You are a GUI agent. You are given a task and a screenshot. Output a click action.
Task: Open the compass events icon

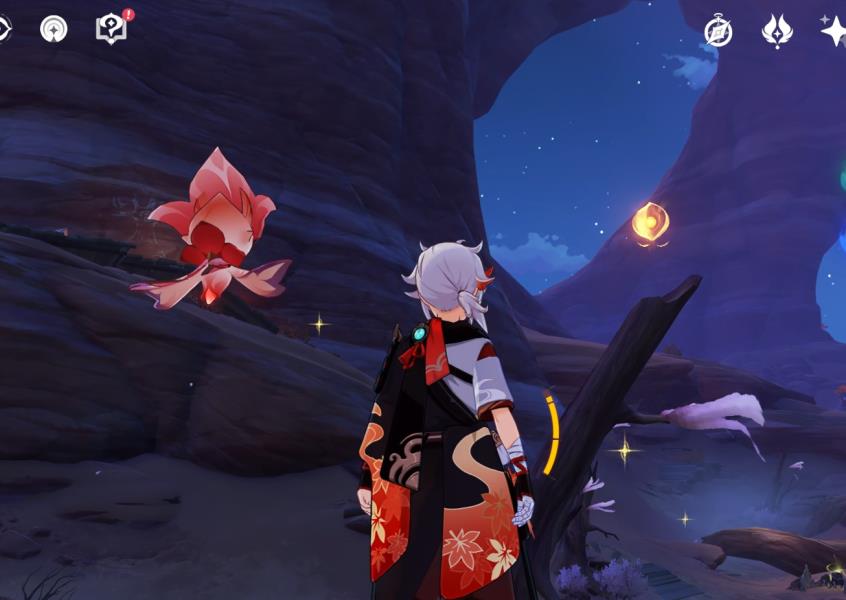tap(718, 31)
